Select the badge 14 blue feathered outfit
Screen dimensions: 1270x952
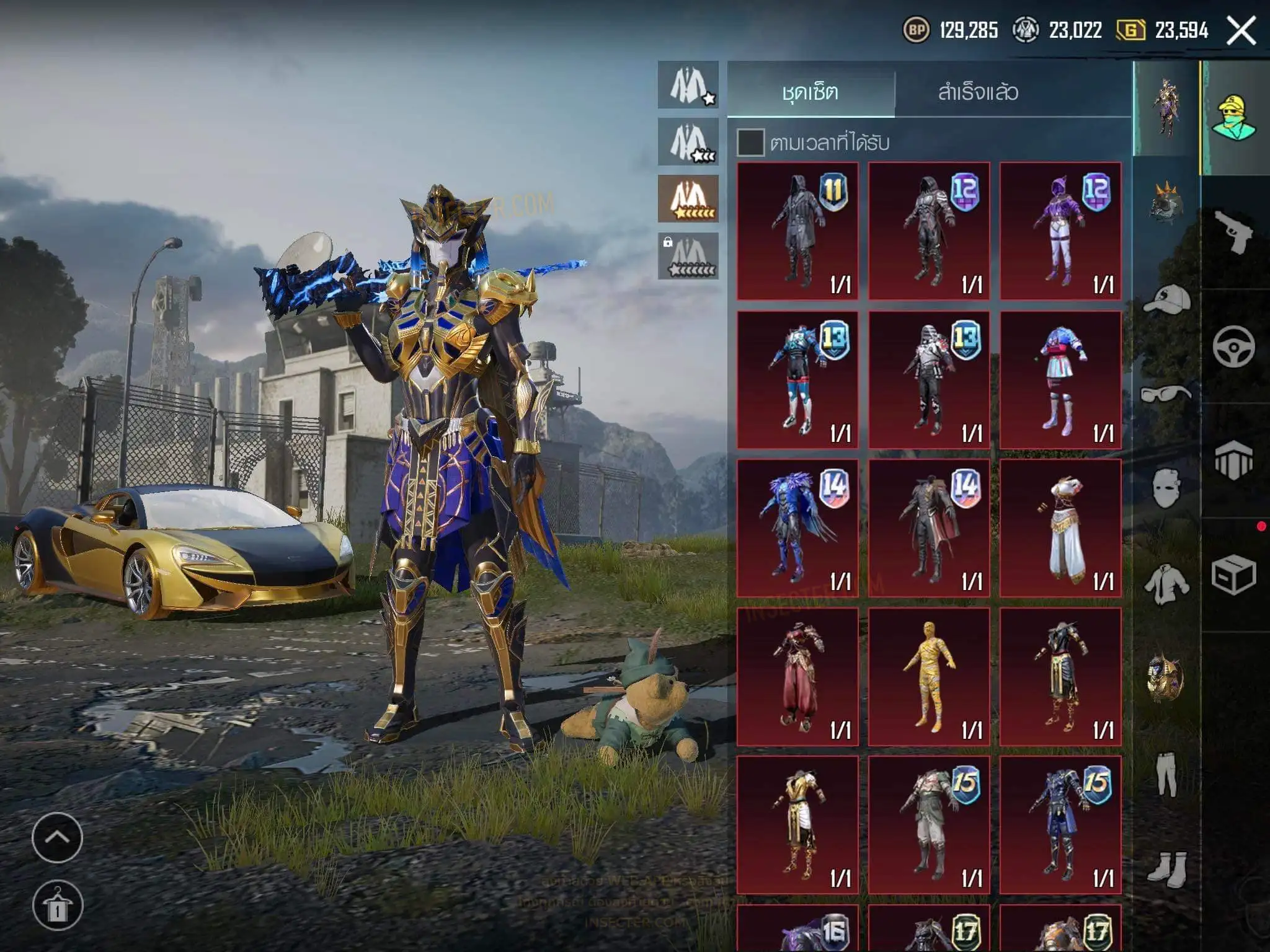click(x=797, y=528)
